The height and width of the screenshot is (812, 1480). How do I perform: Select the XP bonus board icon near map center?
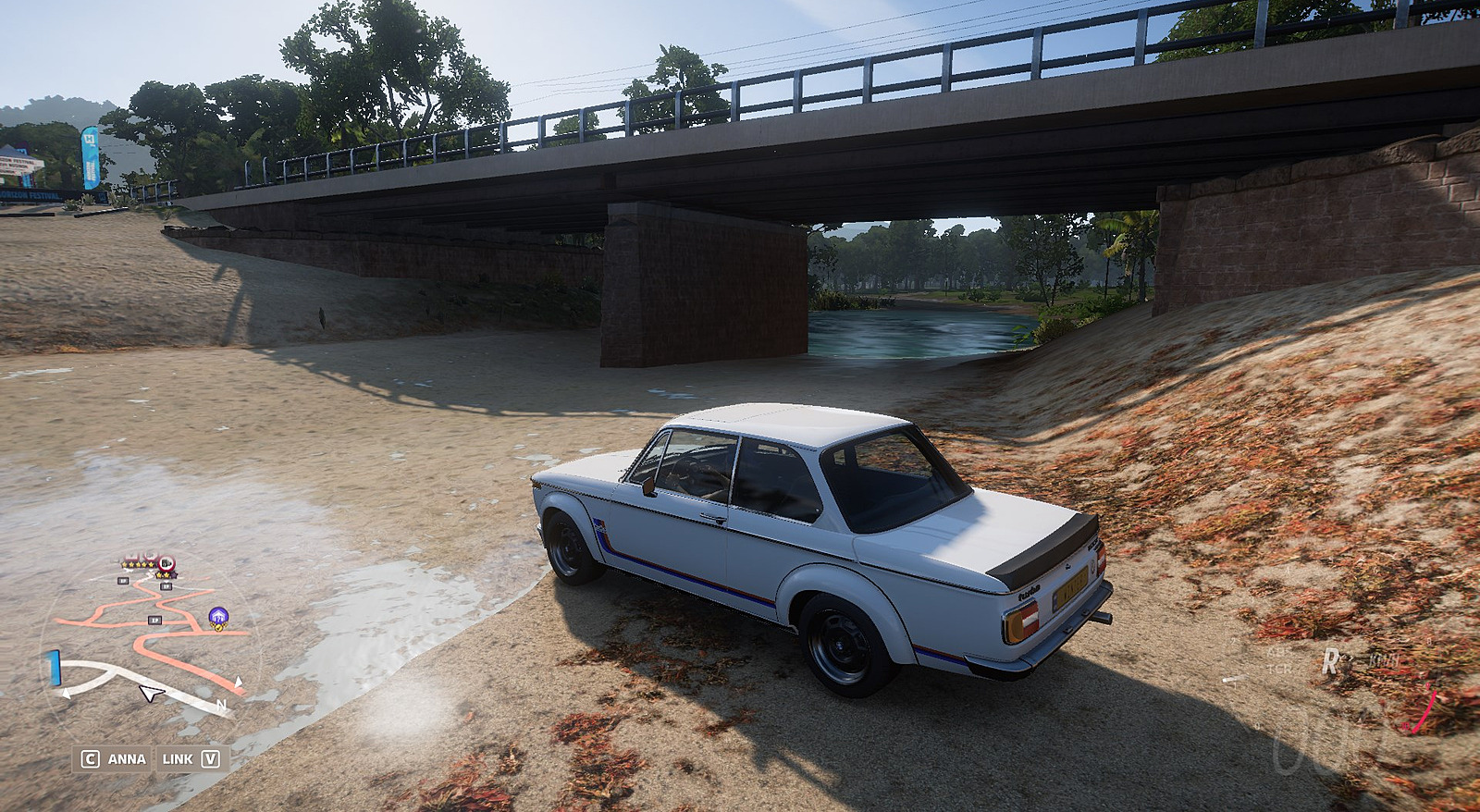(x=154, y=620)
